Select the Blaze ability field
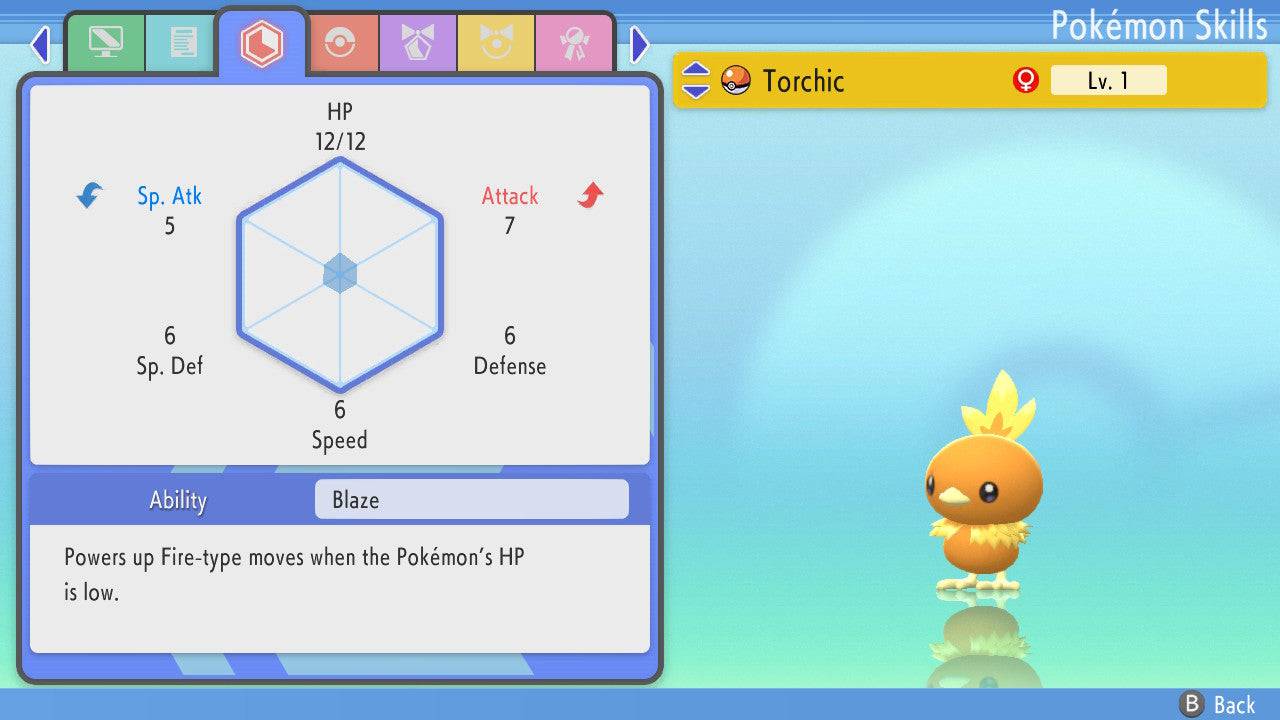Image resolution: width=1280 pixels, height=720 pixels. [471, 500]
